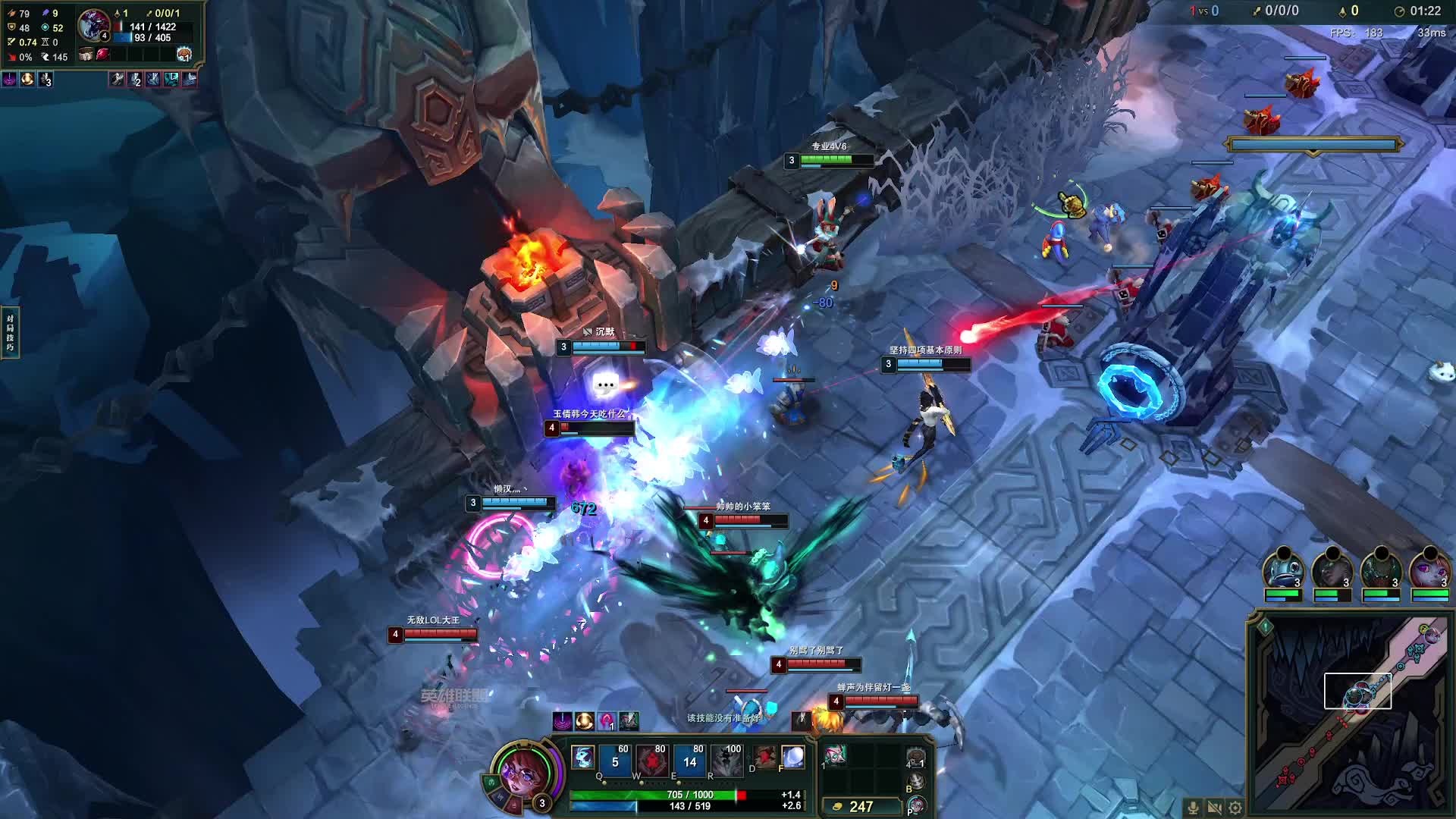1456x819 pixels.
Task: Click the targeted champion portrait
Action: (x=93, y=24)
